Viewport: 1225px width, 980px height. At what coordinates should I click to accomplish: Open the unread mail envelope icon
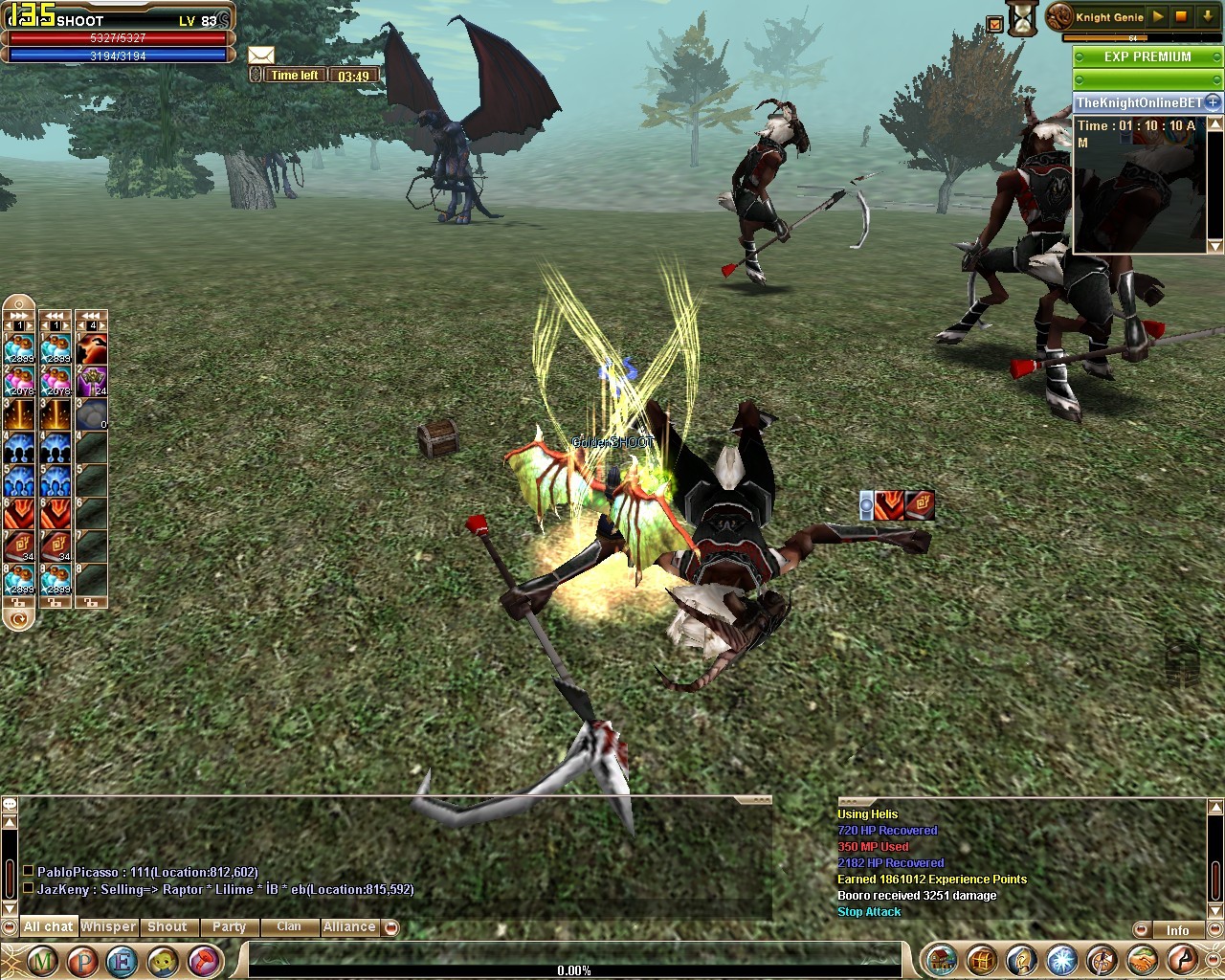(x=260, y=56)
